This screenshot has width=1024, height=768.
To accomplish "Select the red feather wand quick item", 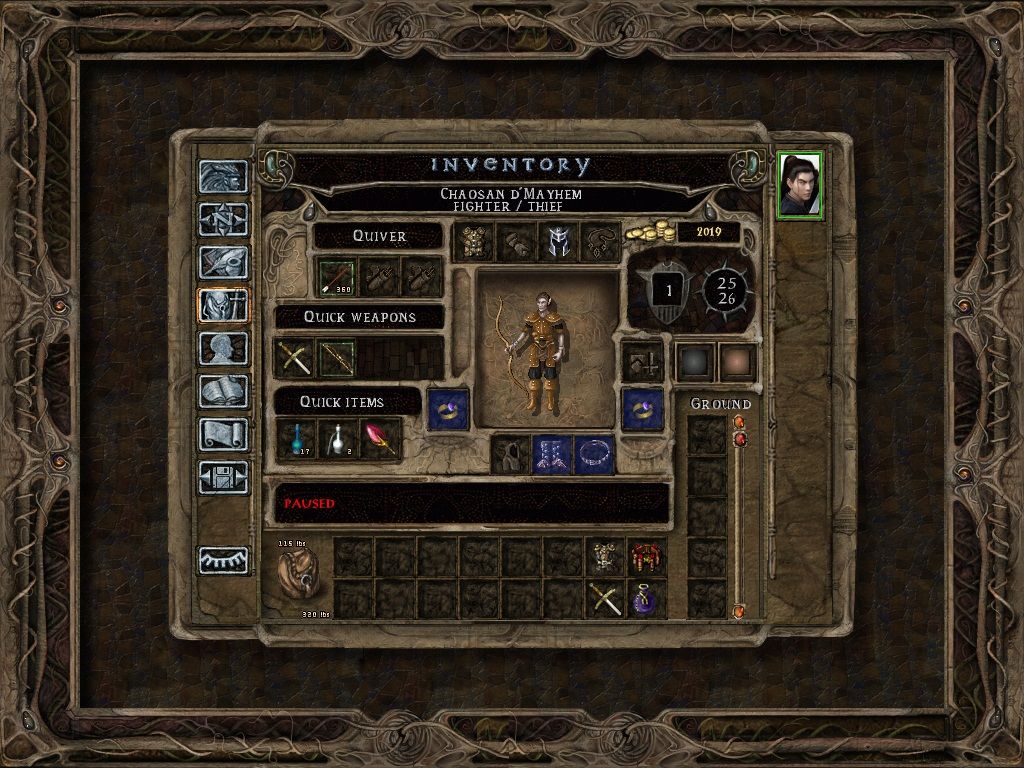I will click(x=381, y=439).
